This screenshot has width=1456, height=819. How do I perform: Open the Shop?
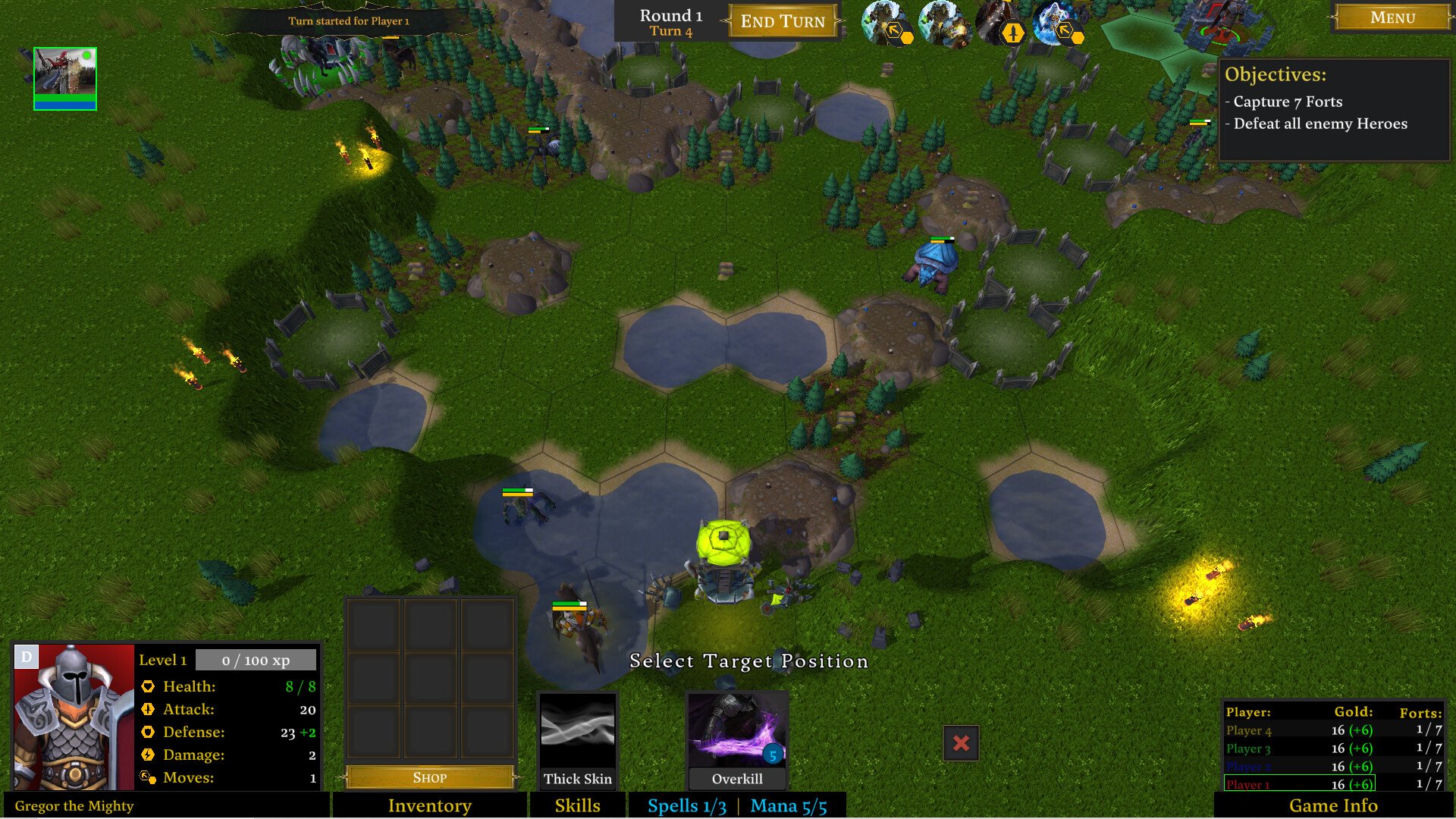(x=429, y=777)
